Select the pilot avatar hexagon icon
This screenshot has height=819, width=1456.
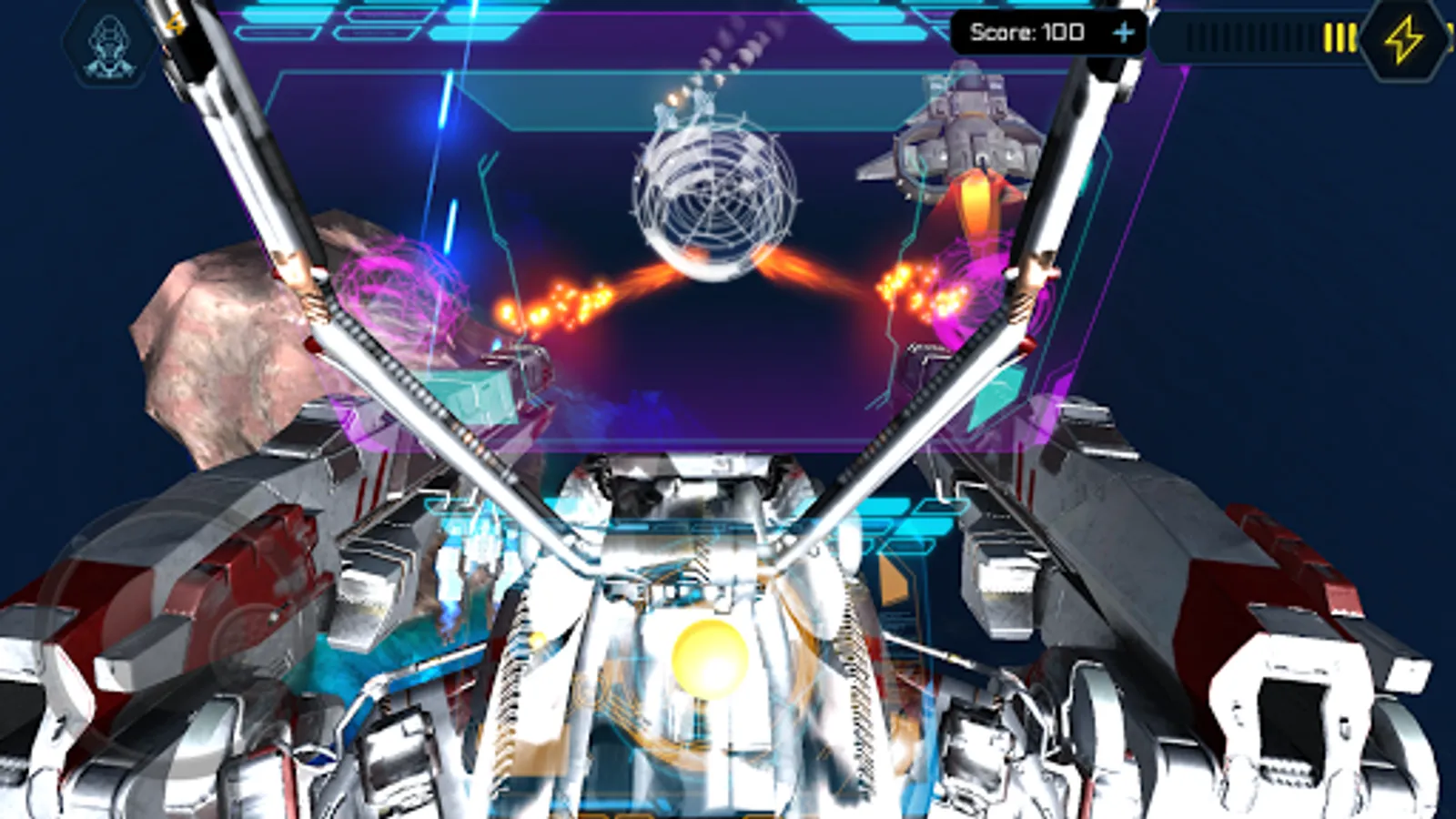point(107,44)
